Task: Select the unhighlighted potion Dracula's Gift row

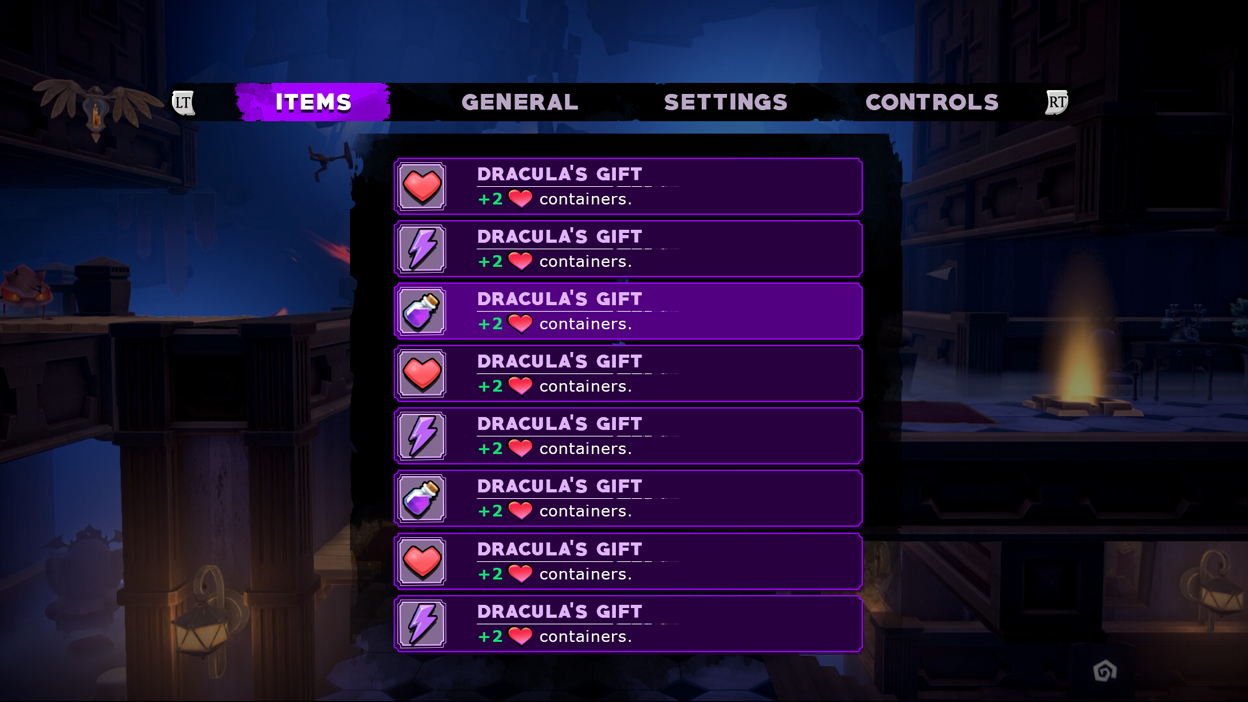Action: tap(628, 498)
